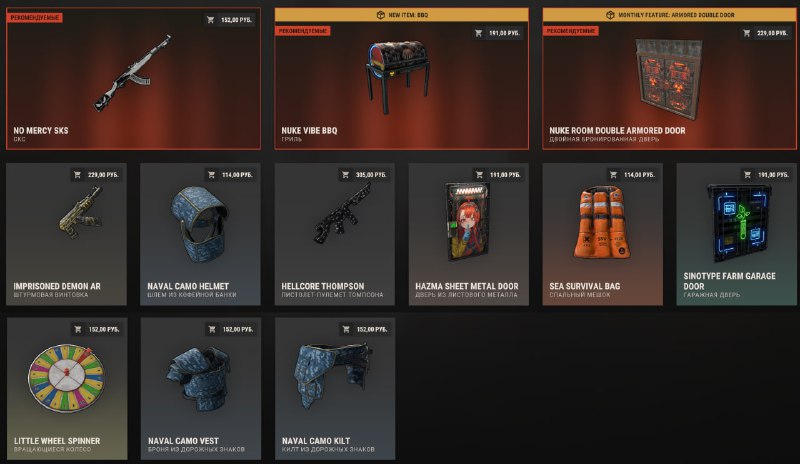View the Nuke Room Double Armored Door
Viewport: 800px width, 464px height.
click(x=668, y=85)
